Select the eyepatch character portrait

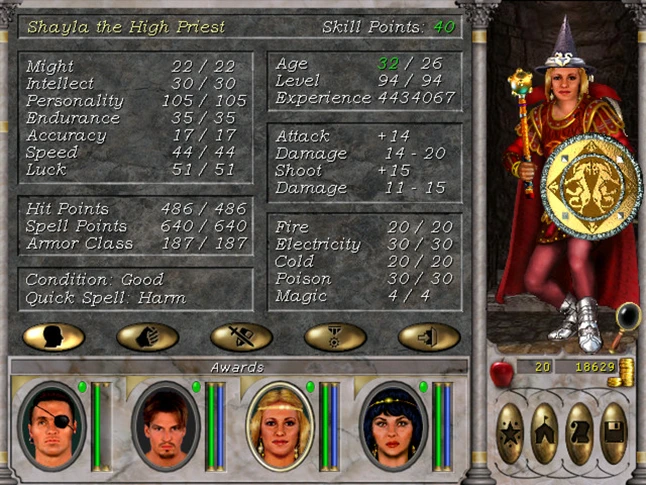click(53, 425)
